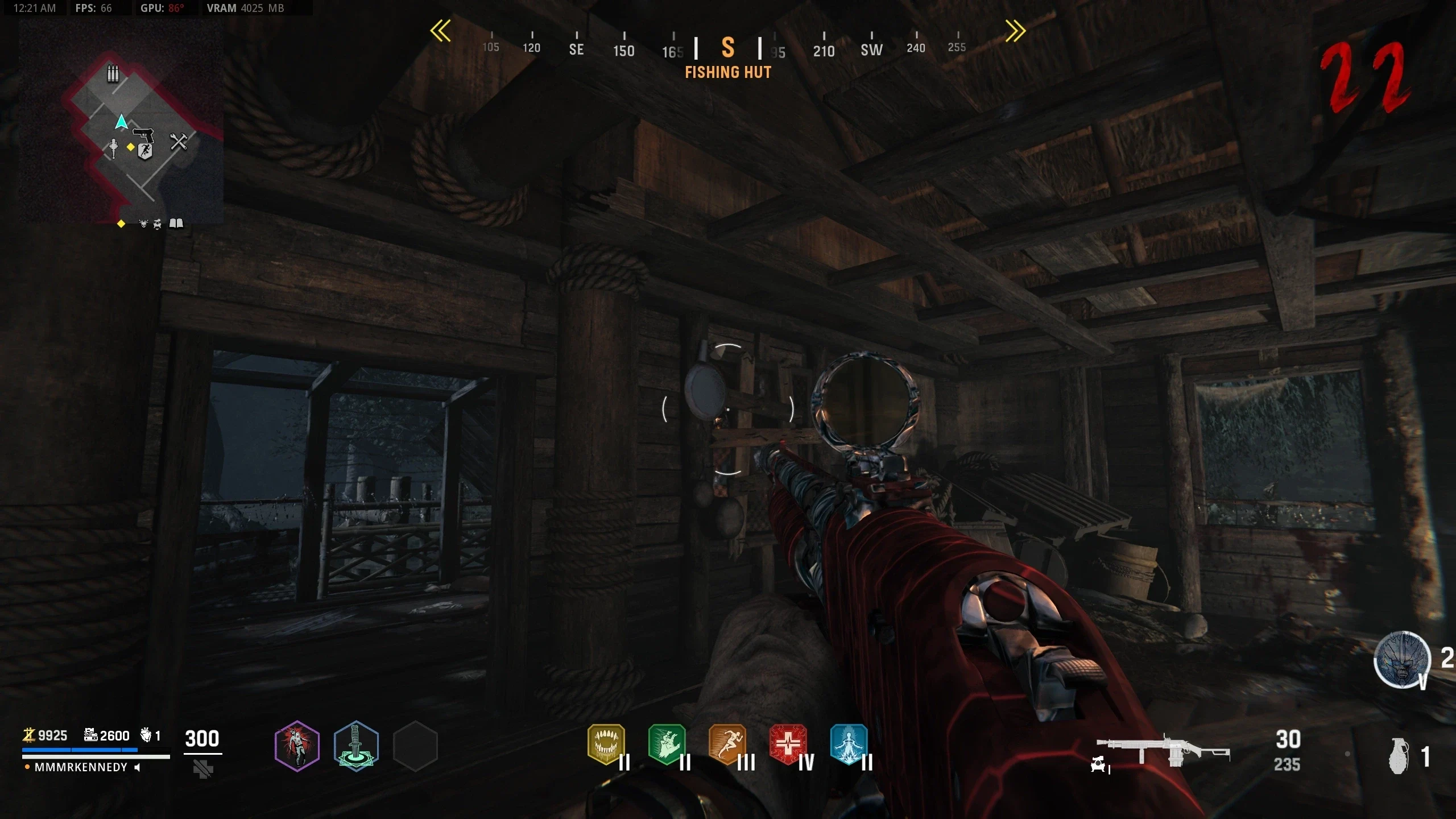Select the zombie figure hexagon icon
The image size is (1456, 819).
point(297,746)
